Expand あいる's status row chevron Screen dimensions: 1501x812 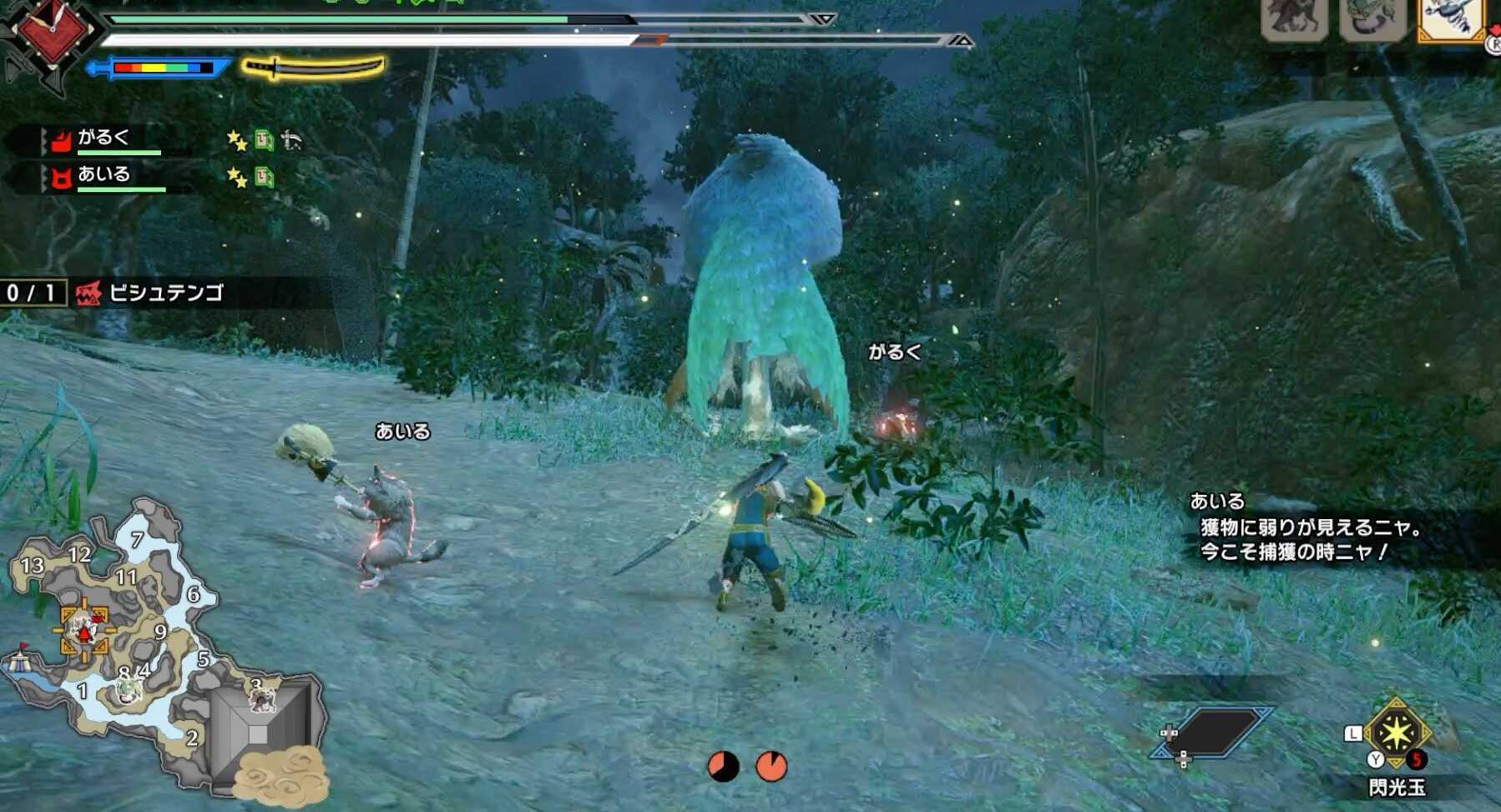[x=44, y=178]
